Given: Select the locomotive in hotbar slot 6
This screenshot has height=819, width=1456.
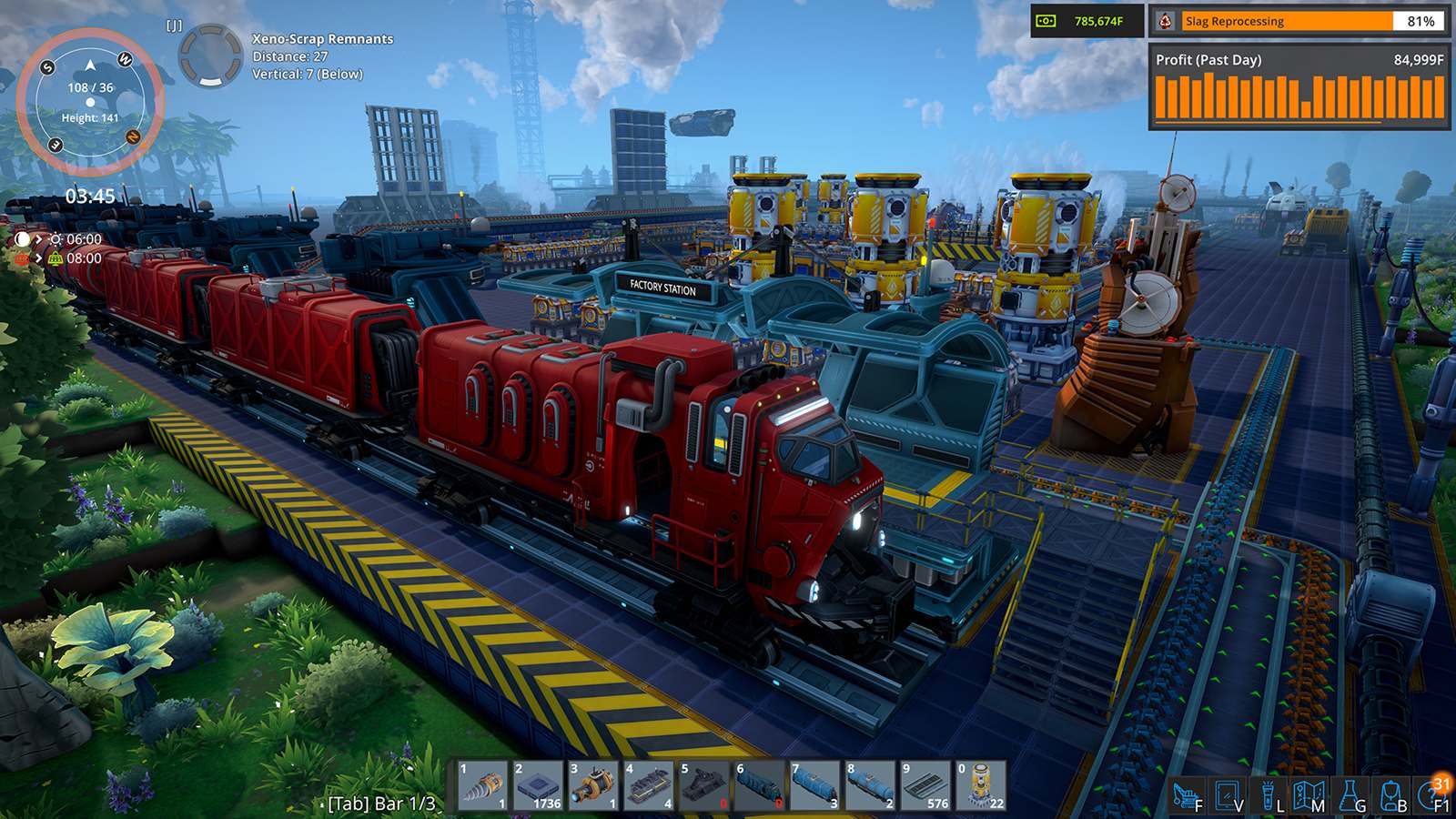Looking at the screenshot, I should click(759, 785).
